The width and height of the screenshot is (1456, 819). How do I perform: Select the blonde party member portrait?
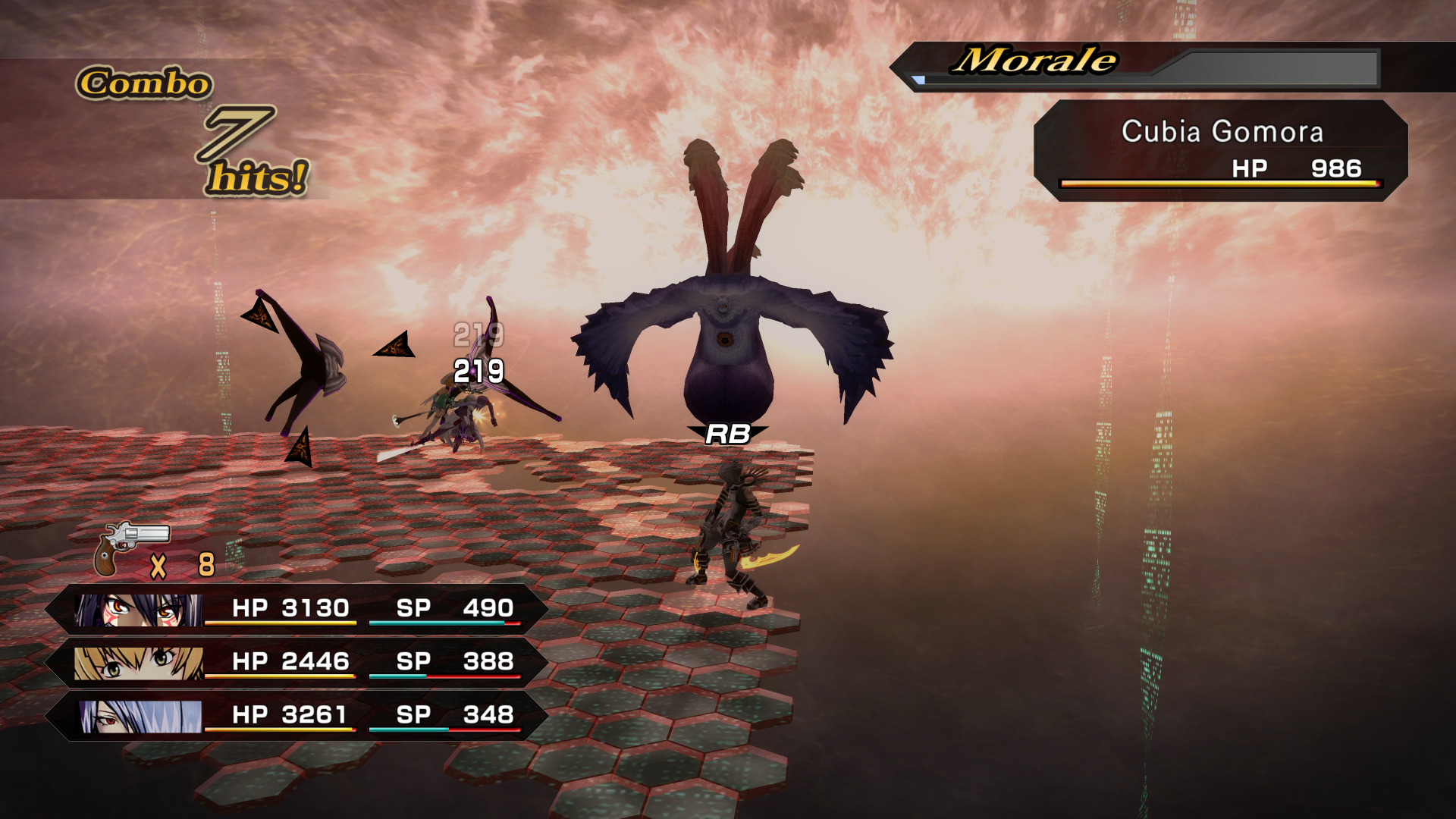(139, 663)
